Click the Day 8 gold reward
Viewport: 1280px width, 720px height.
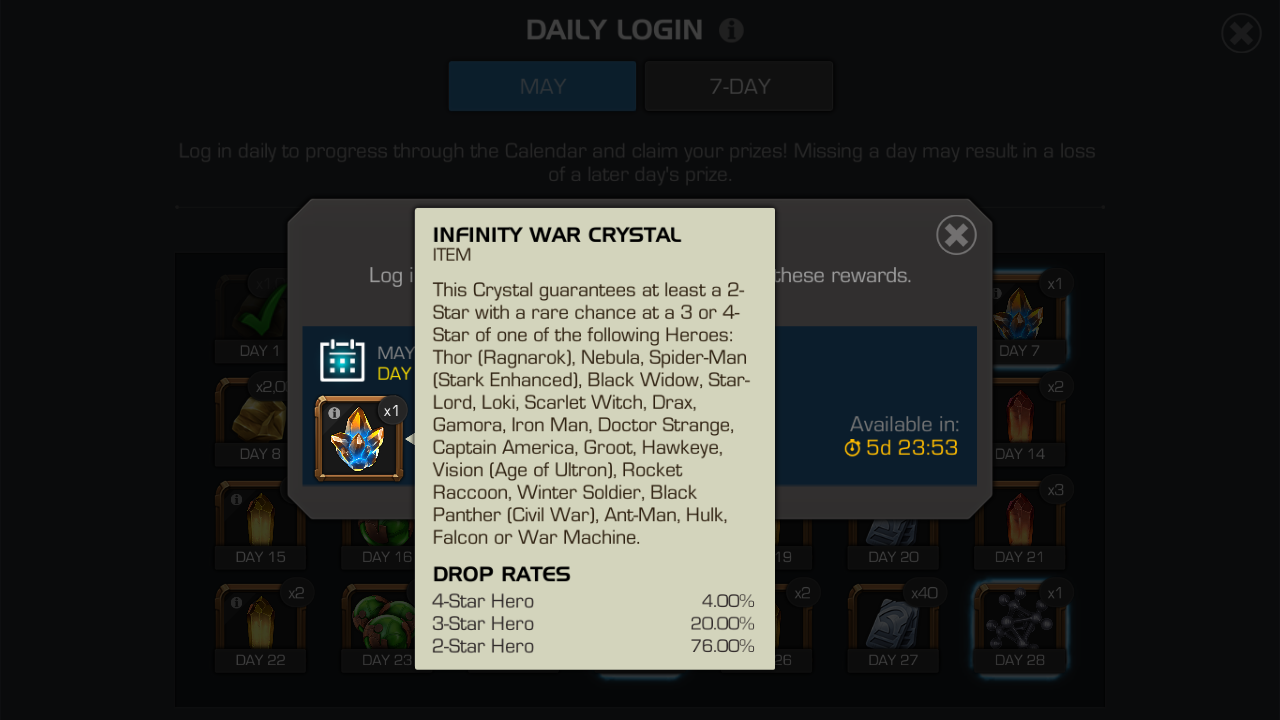pos(260,419)
